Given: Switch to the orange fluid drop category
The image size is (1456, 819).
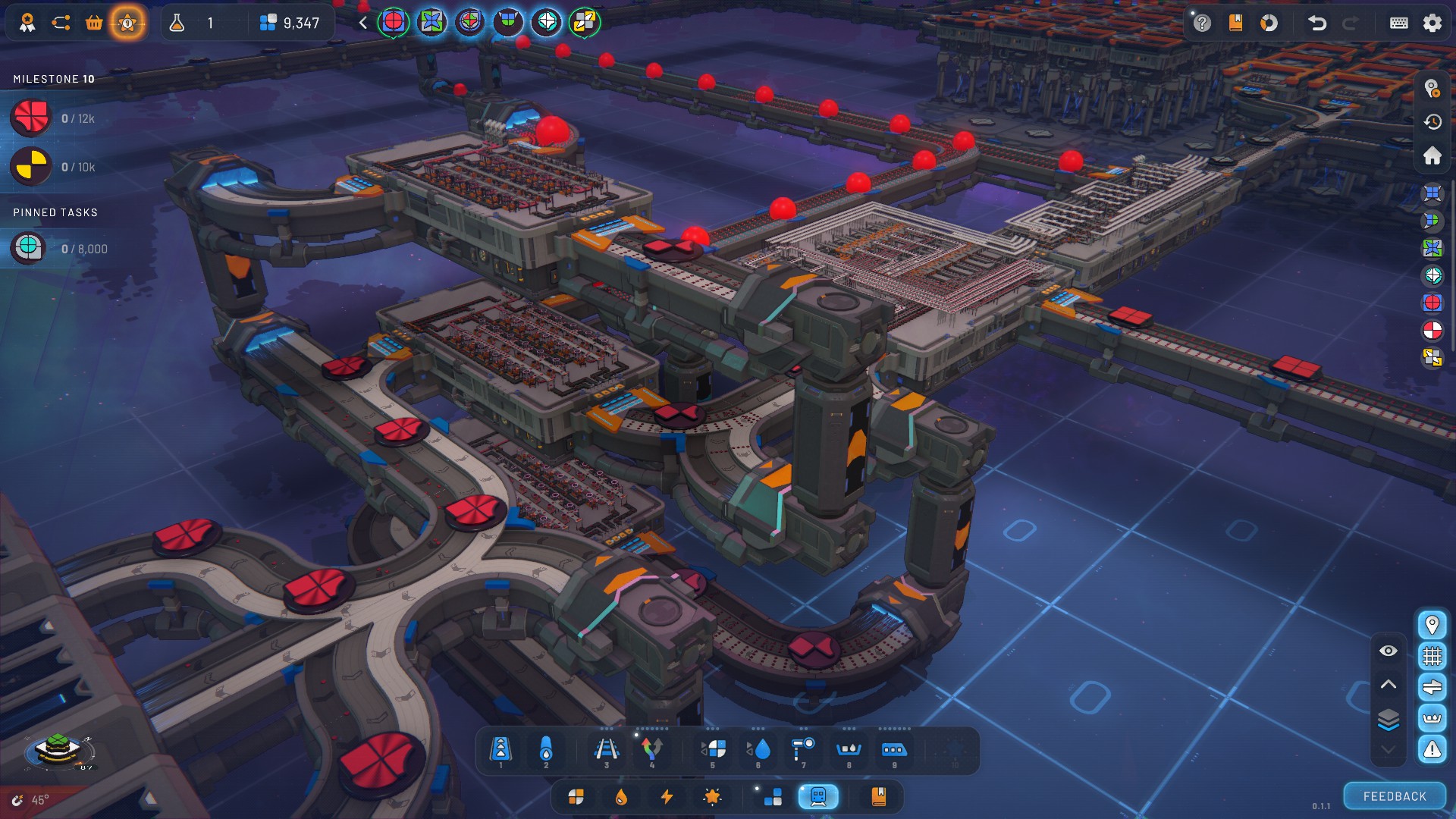Looking at the screenshot, I should pyautogui.click(x=621, y=796).
